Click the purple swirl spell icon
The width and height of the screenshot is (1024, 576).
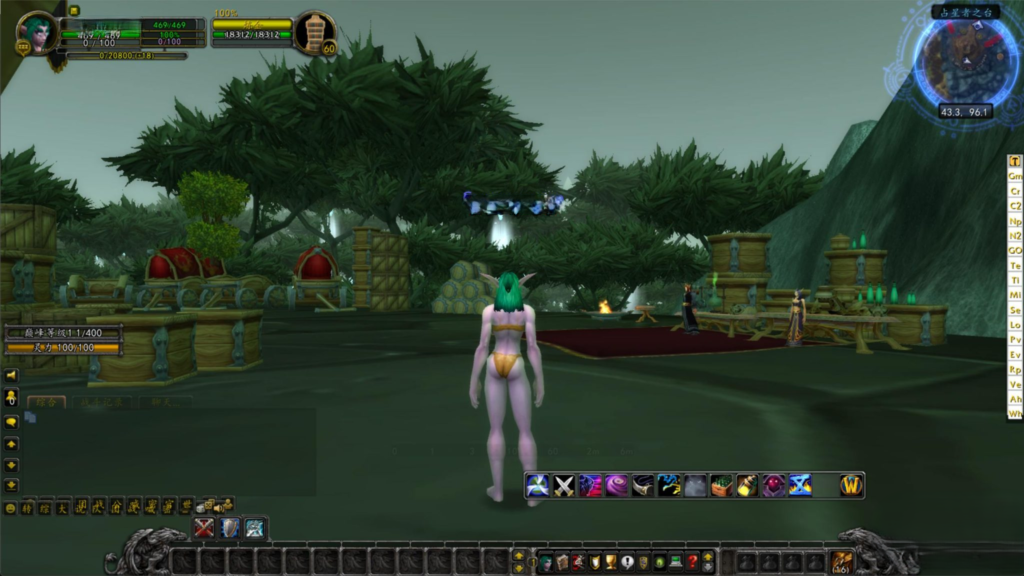click(617, 486)
